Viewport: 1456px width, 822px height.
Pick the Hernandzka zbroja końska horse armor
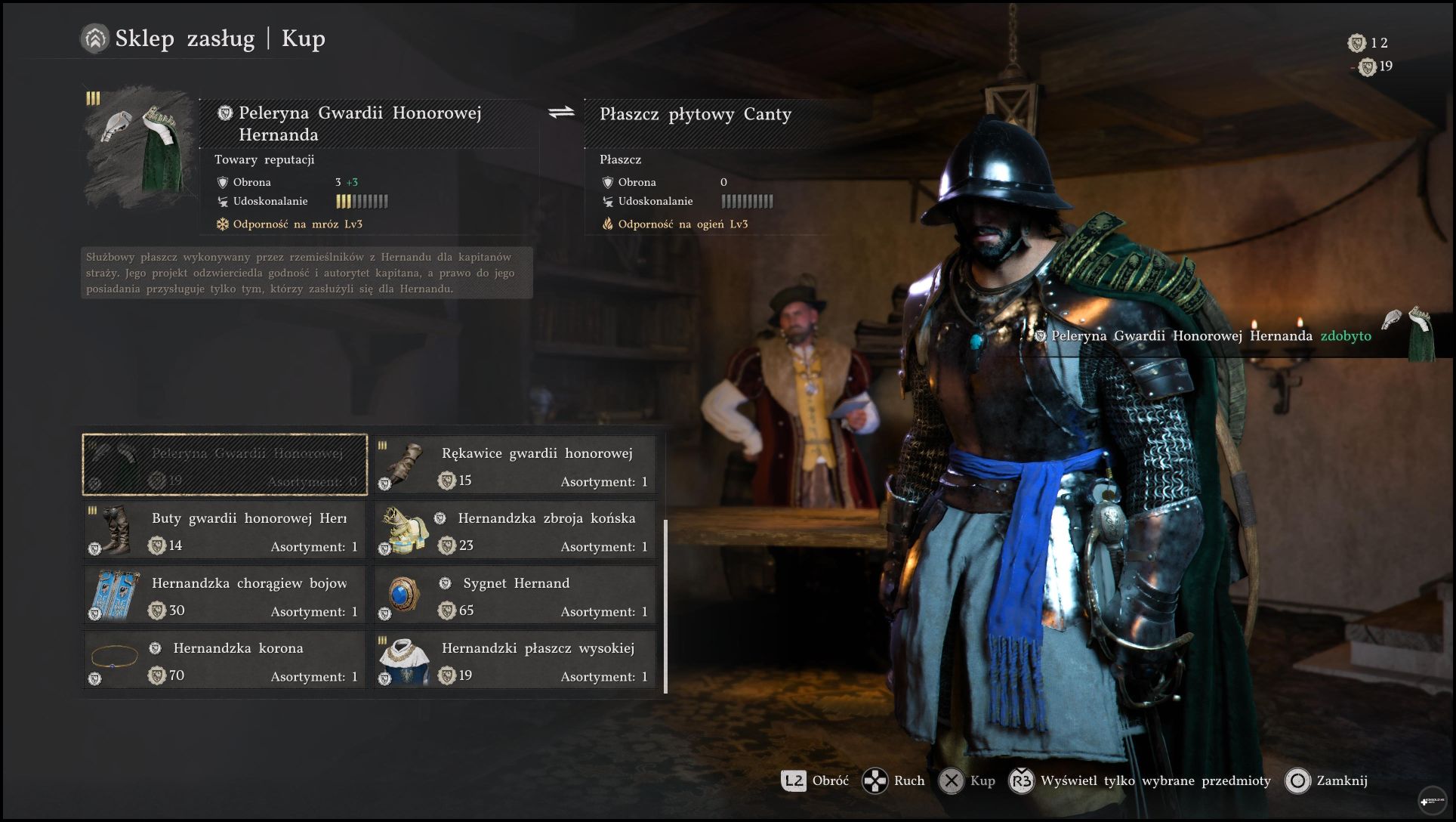[x=515, y=530]
